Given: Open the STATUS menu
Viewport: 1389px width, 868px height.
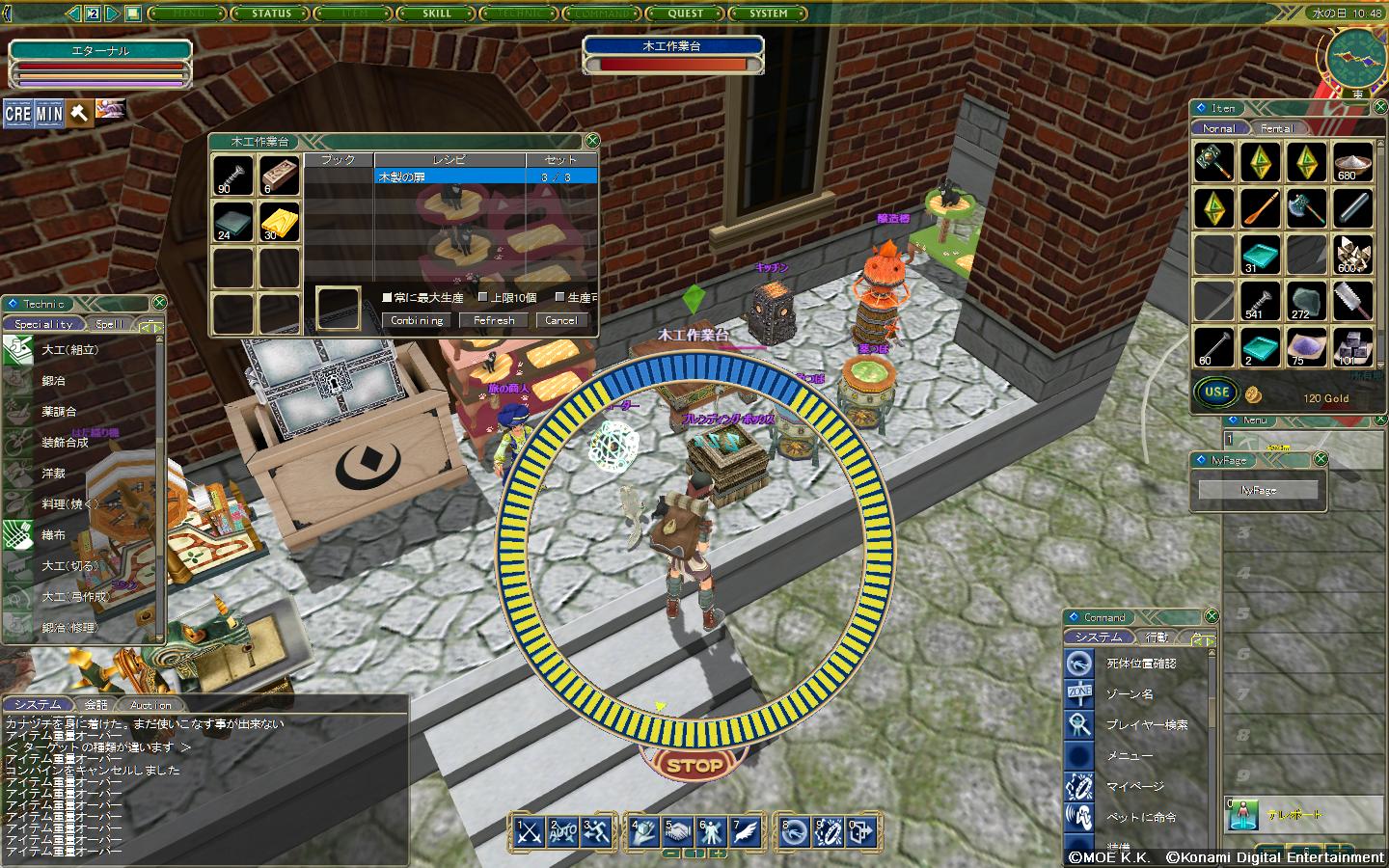Looking at the screenshot, I should click(271, 14).
